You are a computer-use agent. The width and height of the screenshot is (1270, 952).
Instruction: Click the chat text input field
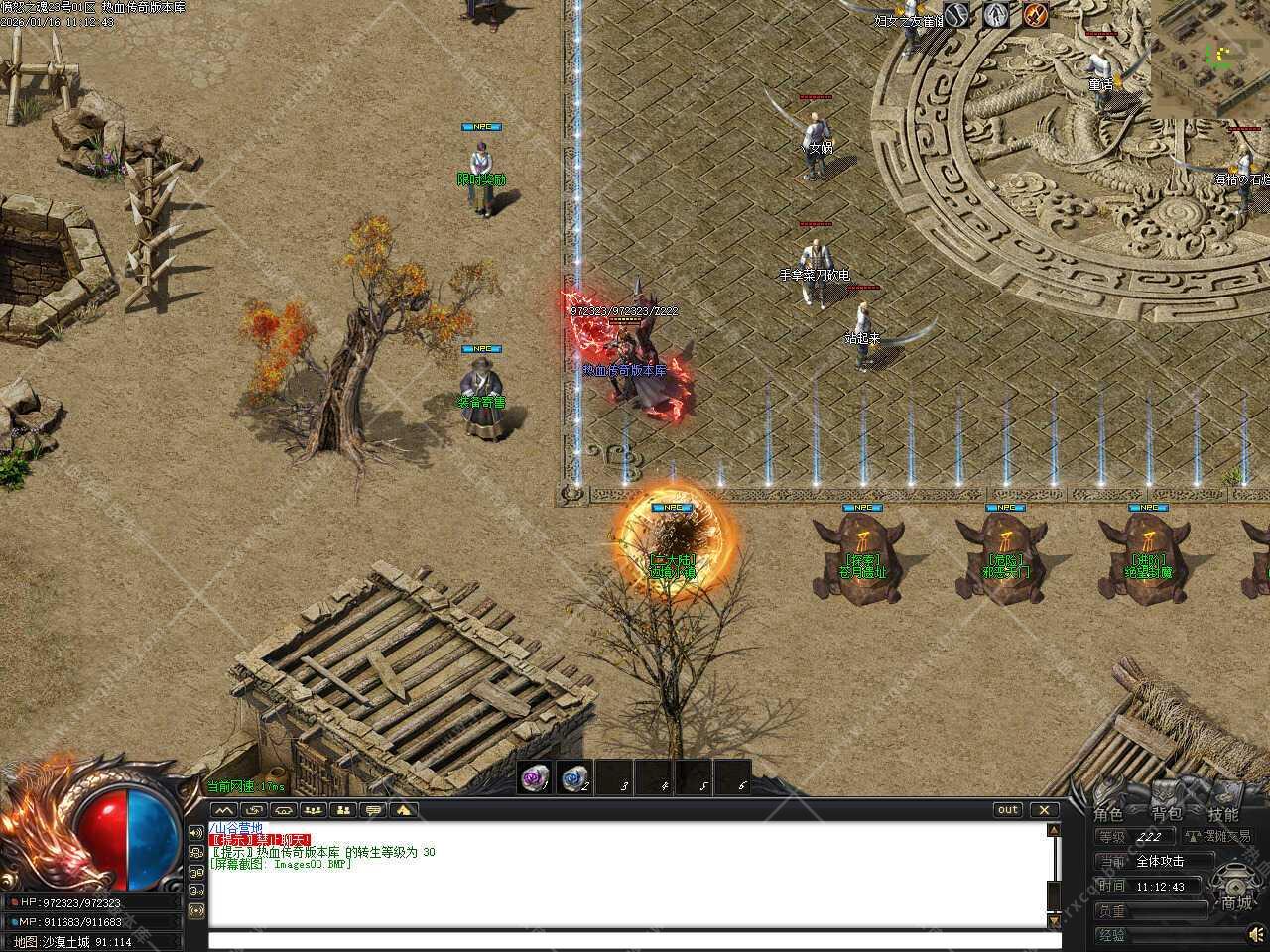[625, 940]
